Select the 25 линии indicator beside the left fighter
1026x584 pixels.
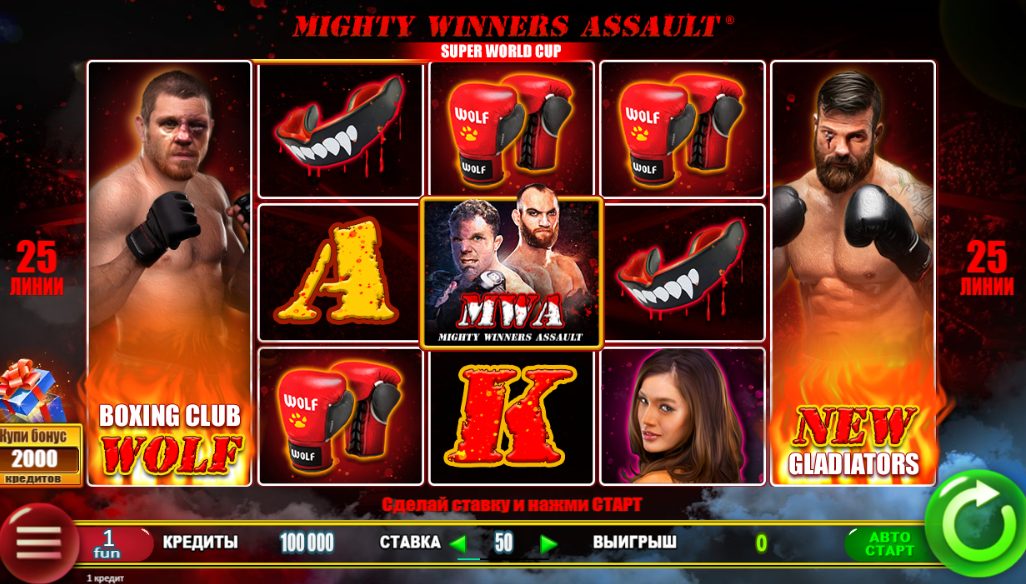coord(40,270)
